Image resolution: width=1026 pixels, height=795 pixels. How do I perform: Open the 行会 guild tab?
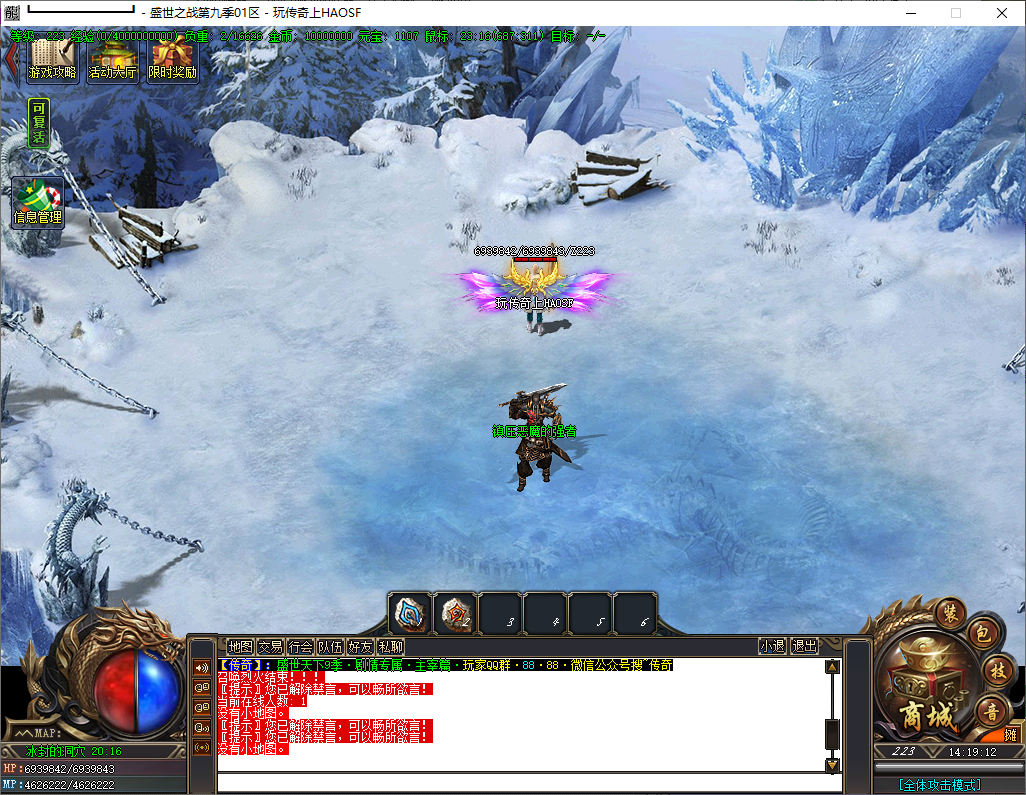coord(300,647)
